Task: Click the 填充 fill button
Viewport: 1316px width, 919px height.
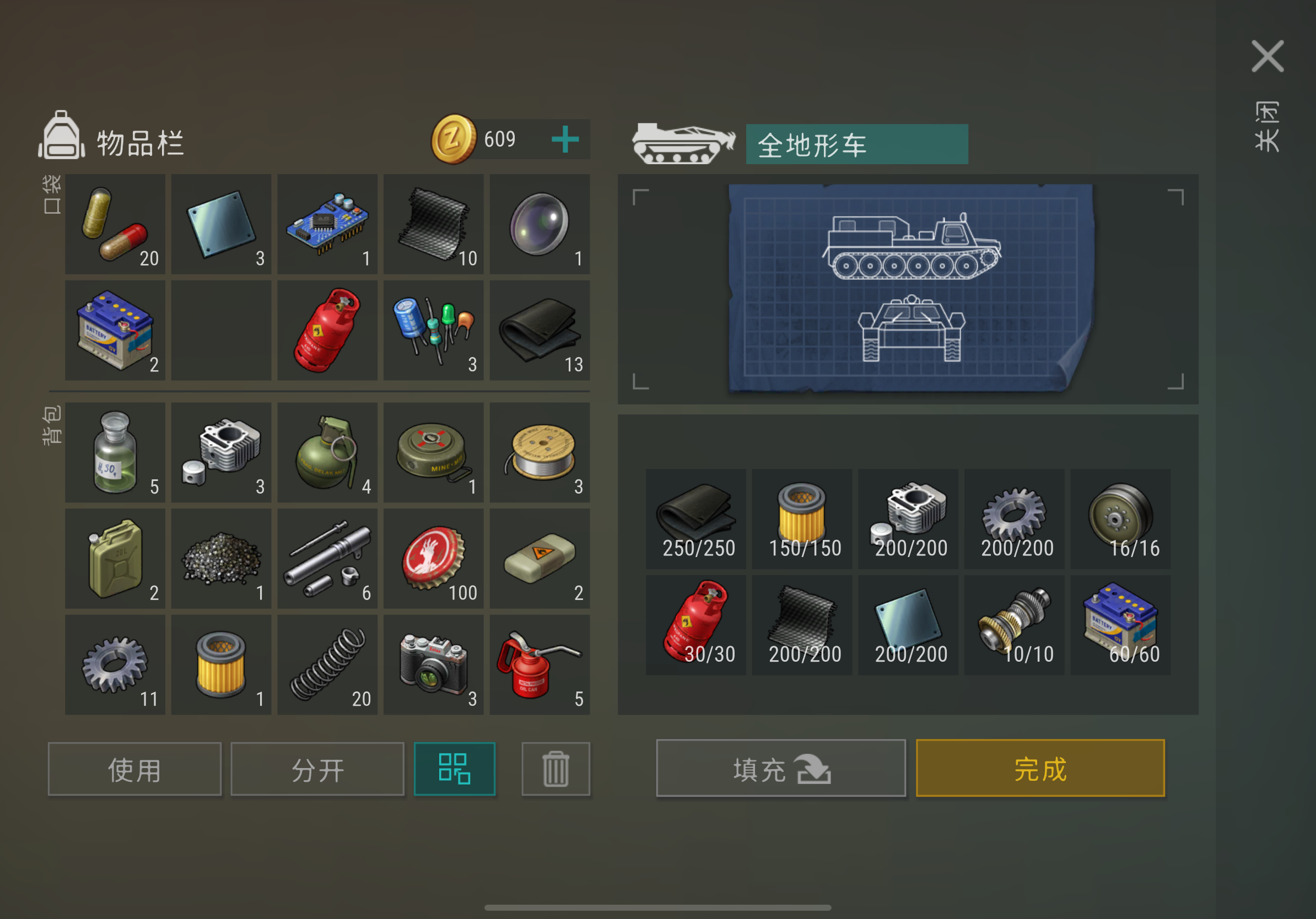Action: pos(781,770)
